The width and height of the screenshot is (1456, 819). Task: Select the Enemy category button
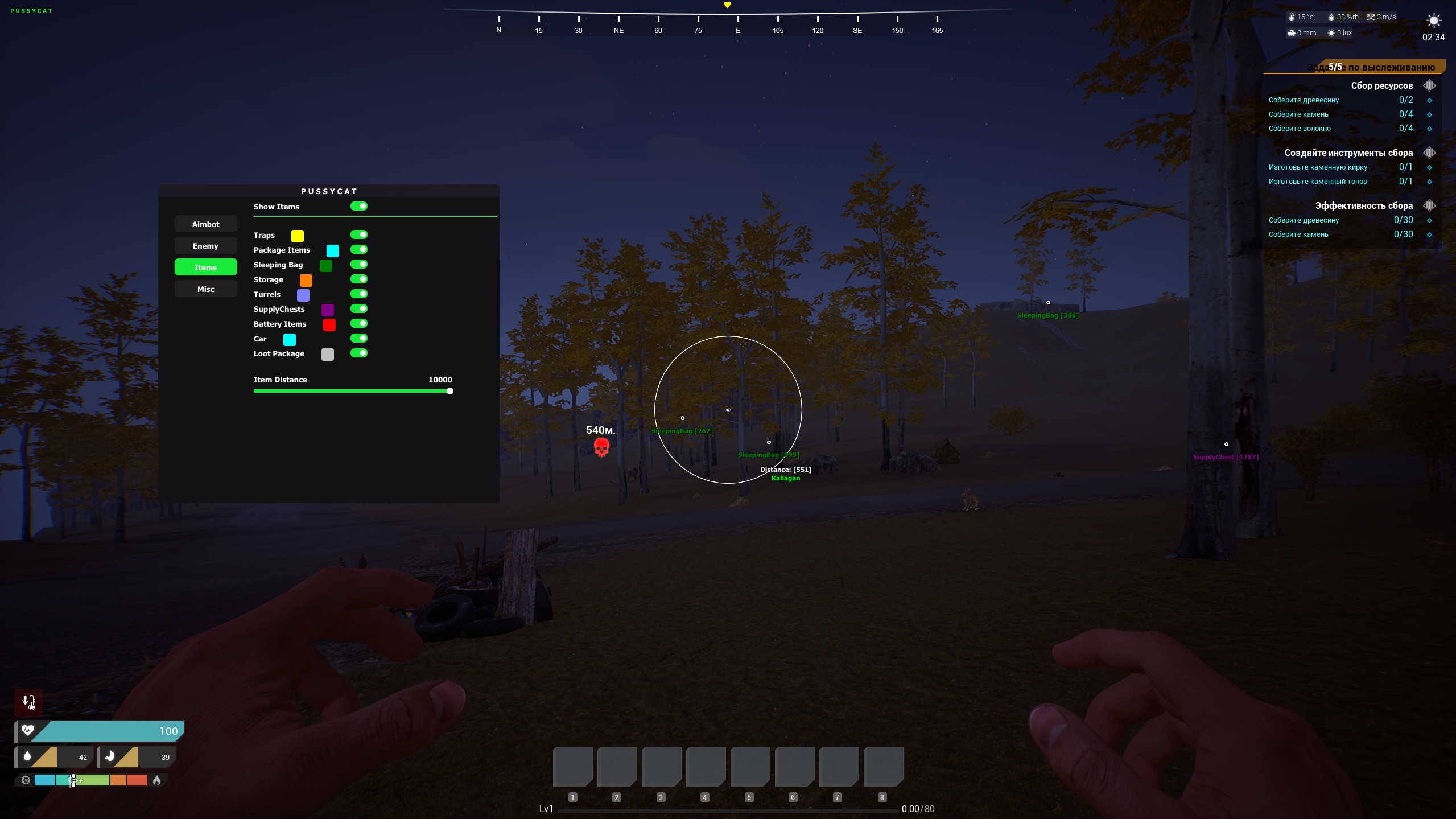(x=205, y=245)
